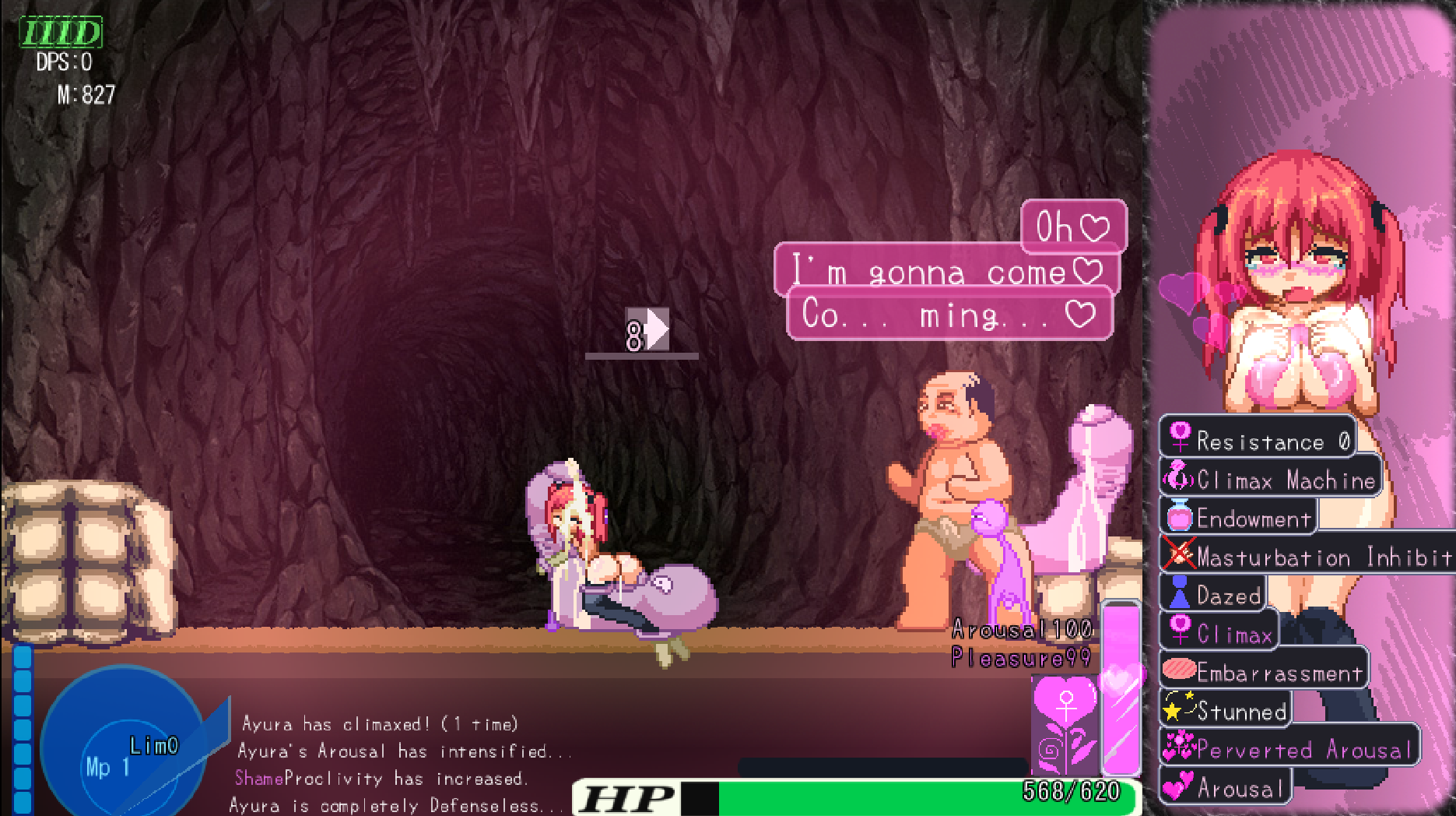
Task: Inspect the Embarrassment status entry
Action: click(1264, 670)
